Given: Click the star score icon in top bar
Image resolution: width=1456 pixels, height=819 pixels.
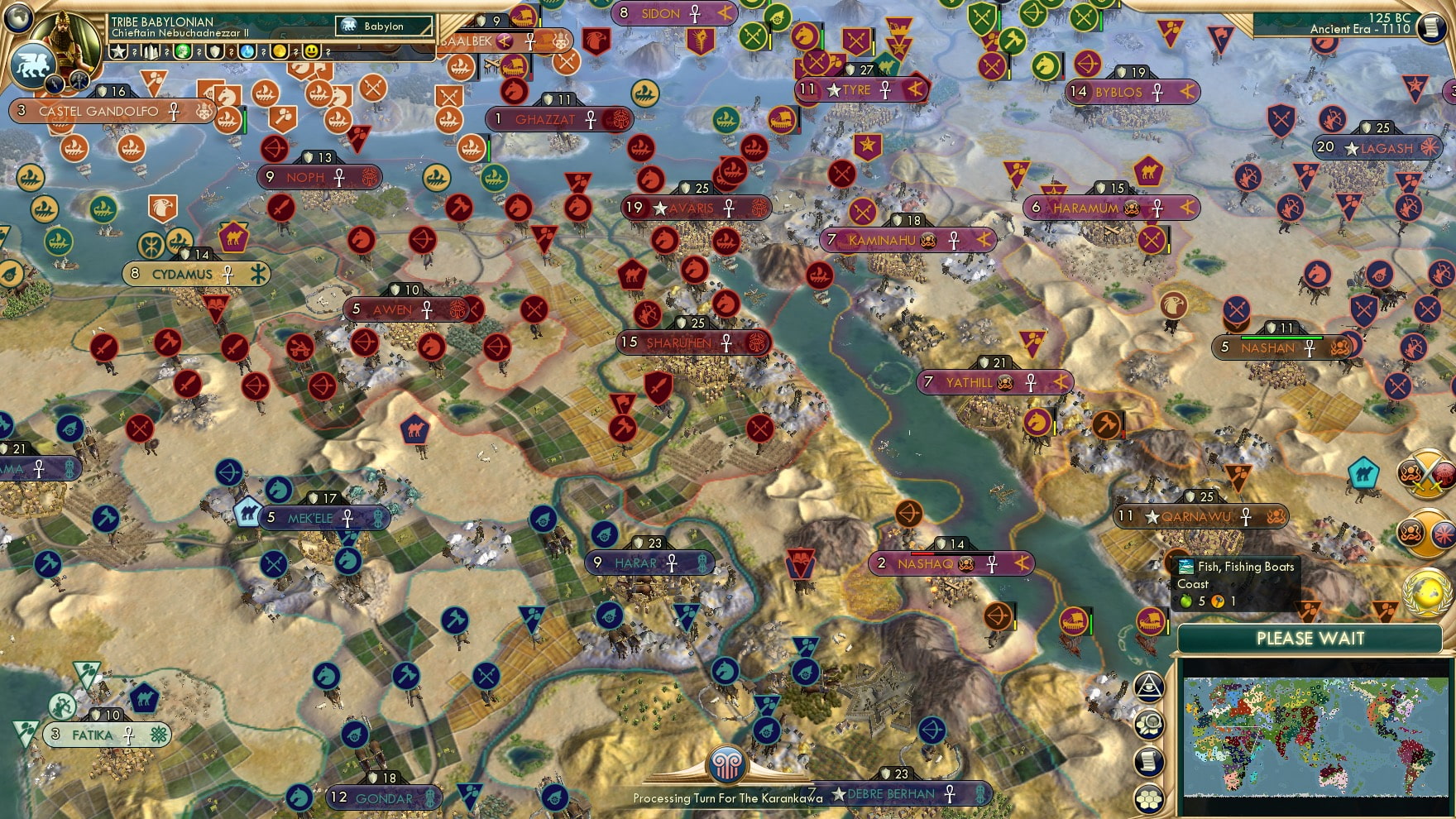Looking at the screenshot, I should pyautogui.click(x=118, y=51).
